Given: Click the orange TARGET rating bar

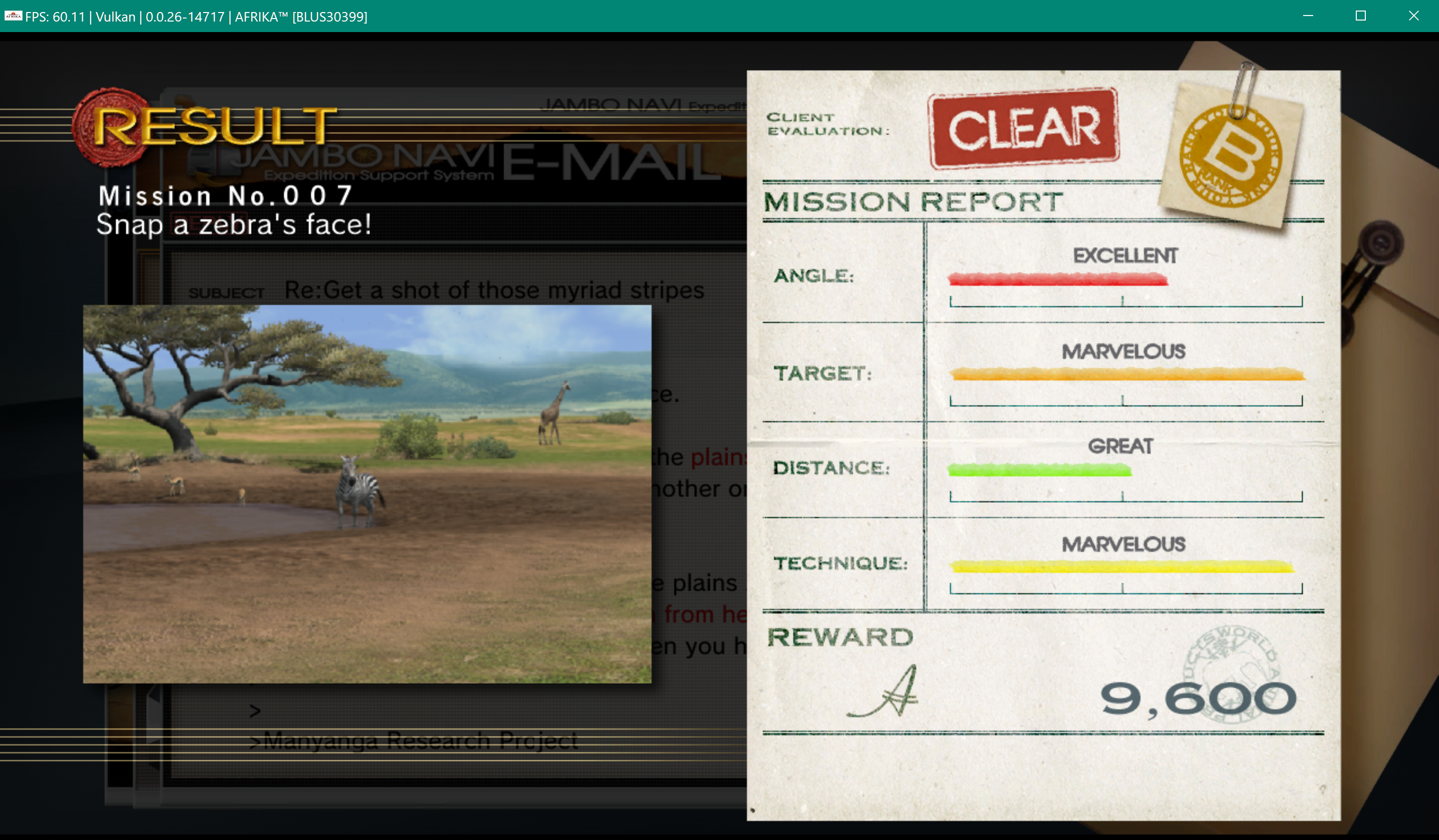Looking at the screenshot, I should tap(1128, 375).
